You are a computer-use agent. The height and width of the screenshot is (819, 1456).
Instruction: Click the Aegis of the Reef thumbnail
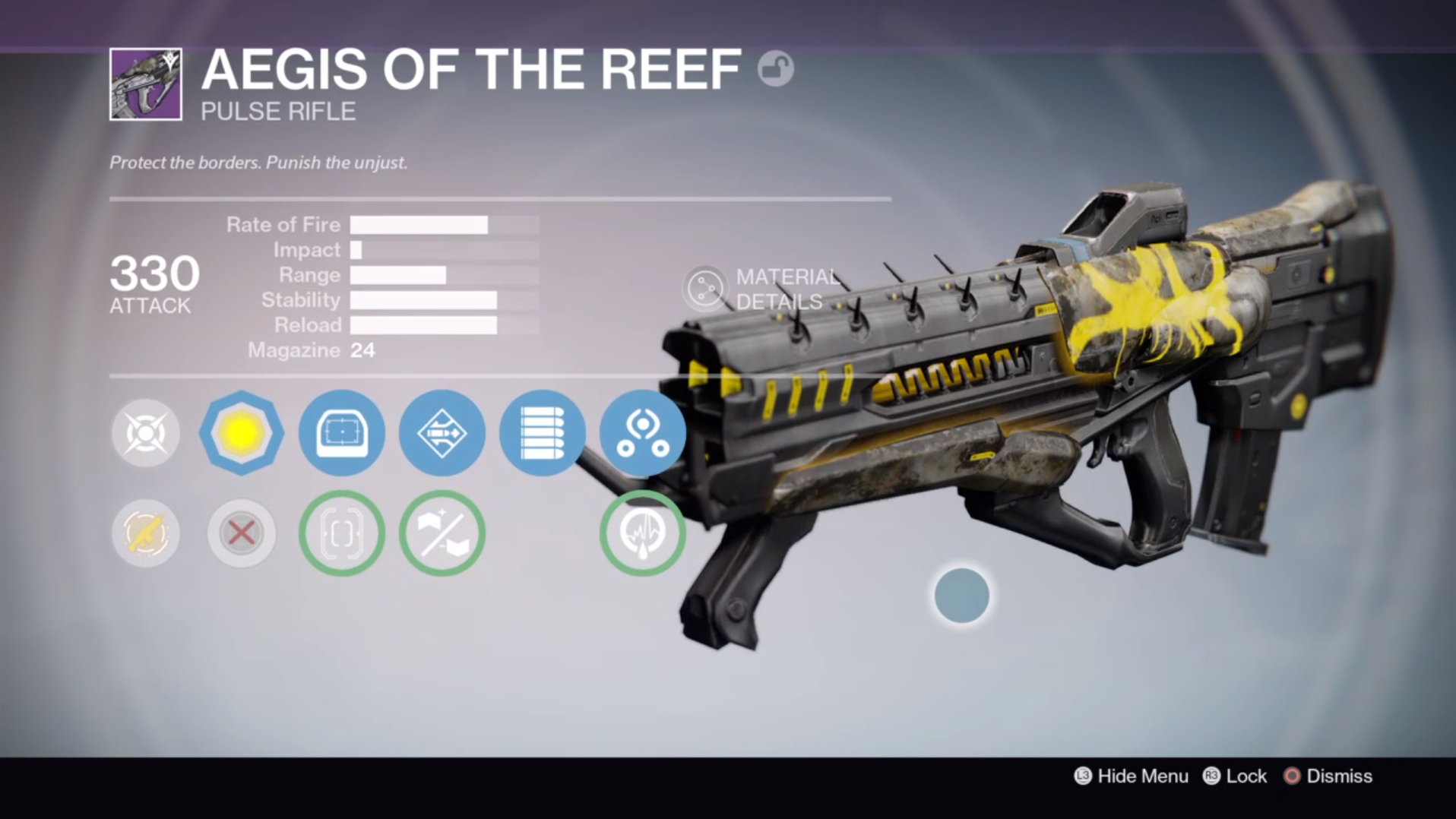point(146,84)
